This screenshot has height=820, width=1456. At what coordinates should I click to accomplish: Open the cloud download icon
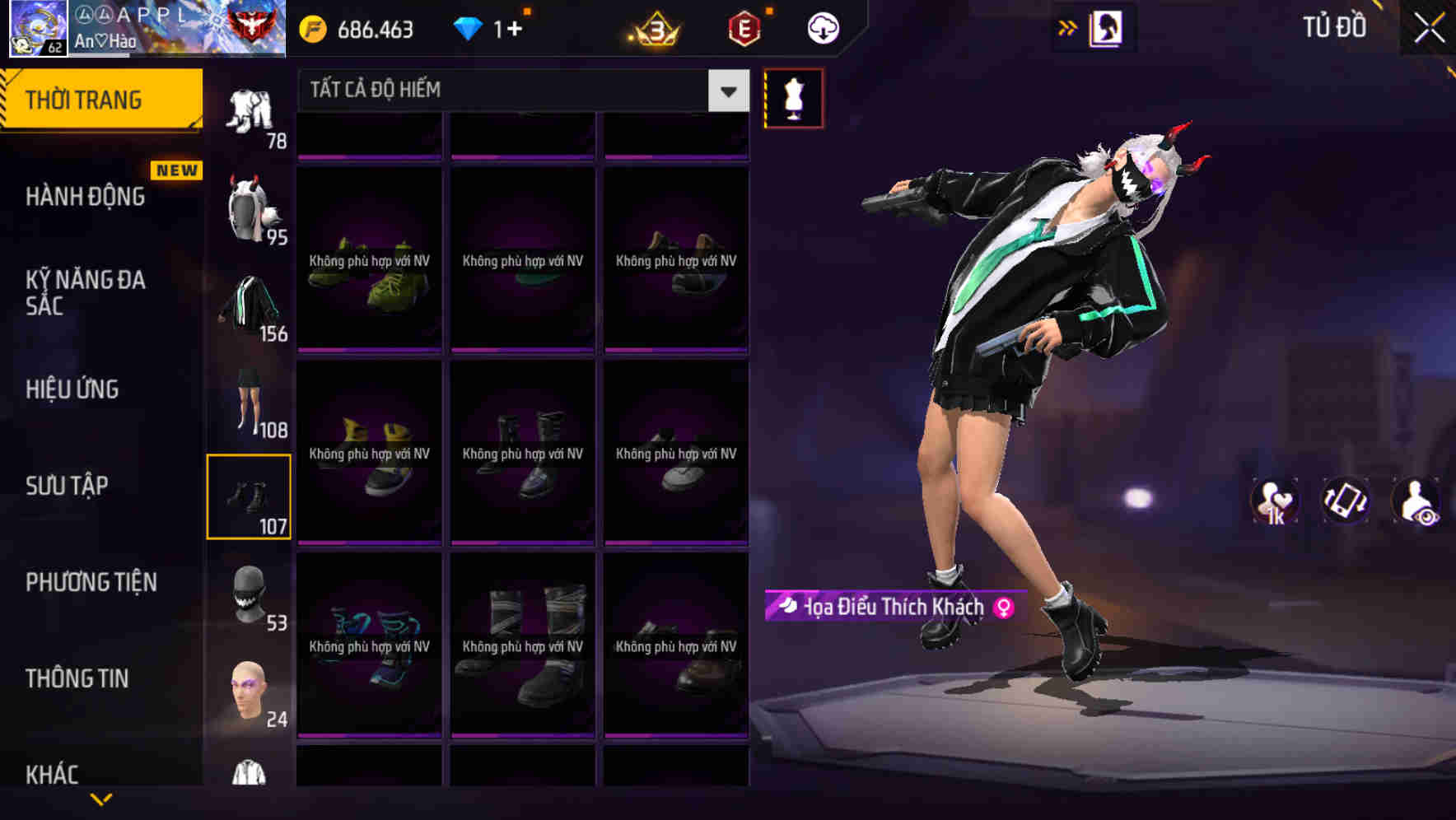click(823, 27)
